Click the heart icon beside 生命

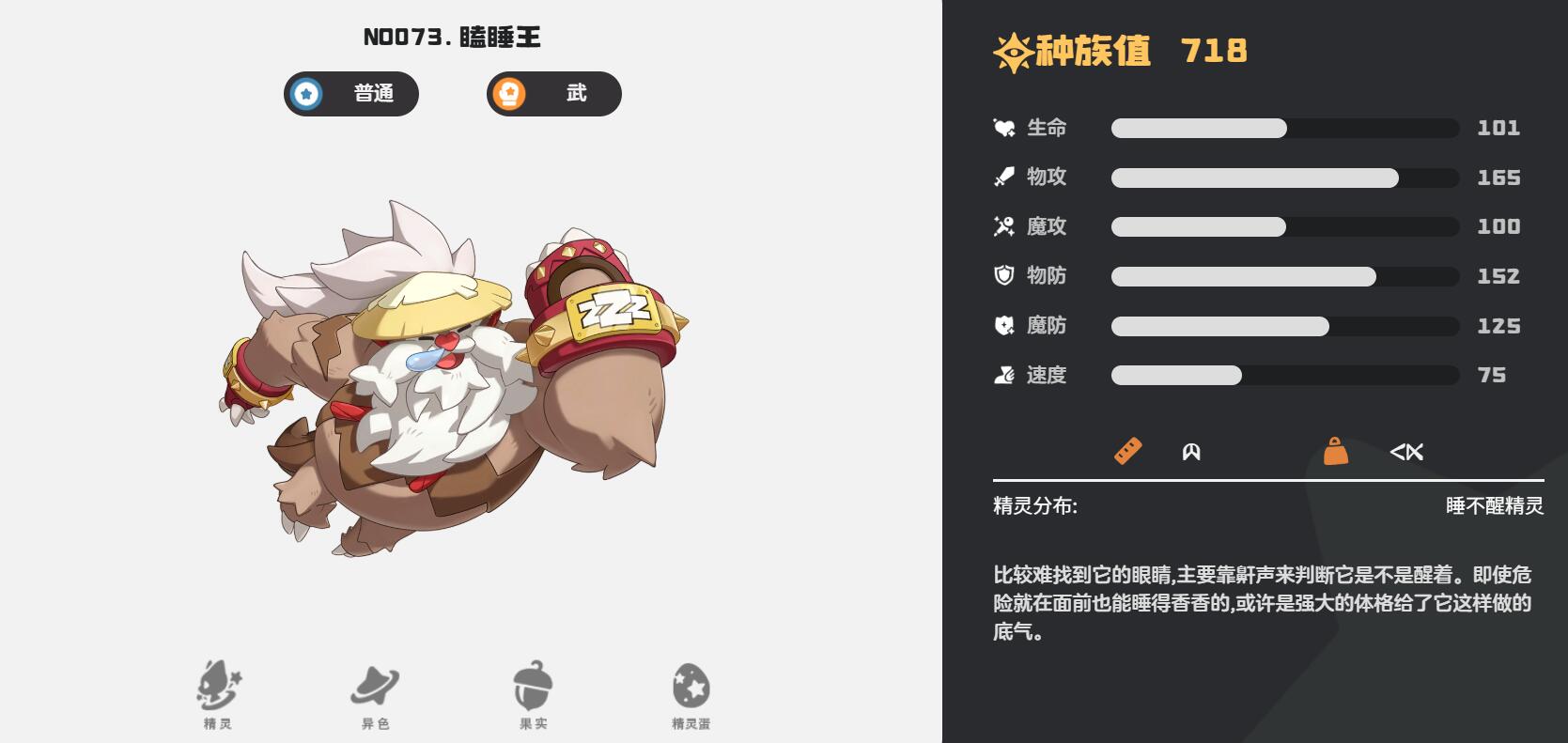point(1001,127)
